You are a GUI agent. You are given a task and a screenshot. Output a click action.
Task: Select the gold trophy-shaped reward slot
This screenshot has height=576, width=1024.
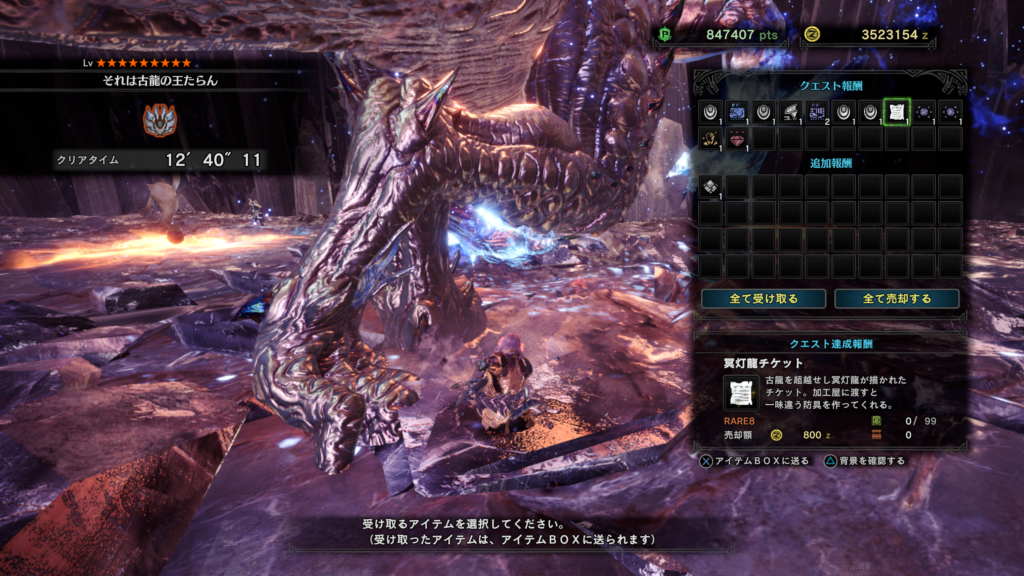tap(710, 138)
